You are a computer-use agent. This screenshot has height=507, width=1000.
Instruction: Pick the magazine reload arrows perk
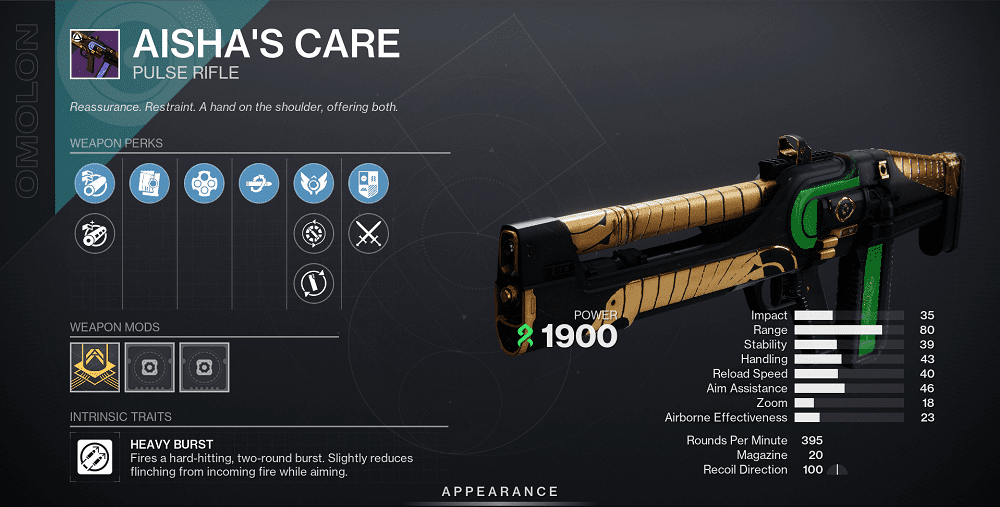(x=313, y=284)
